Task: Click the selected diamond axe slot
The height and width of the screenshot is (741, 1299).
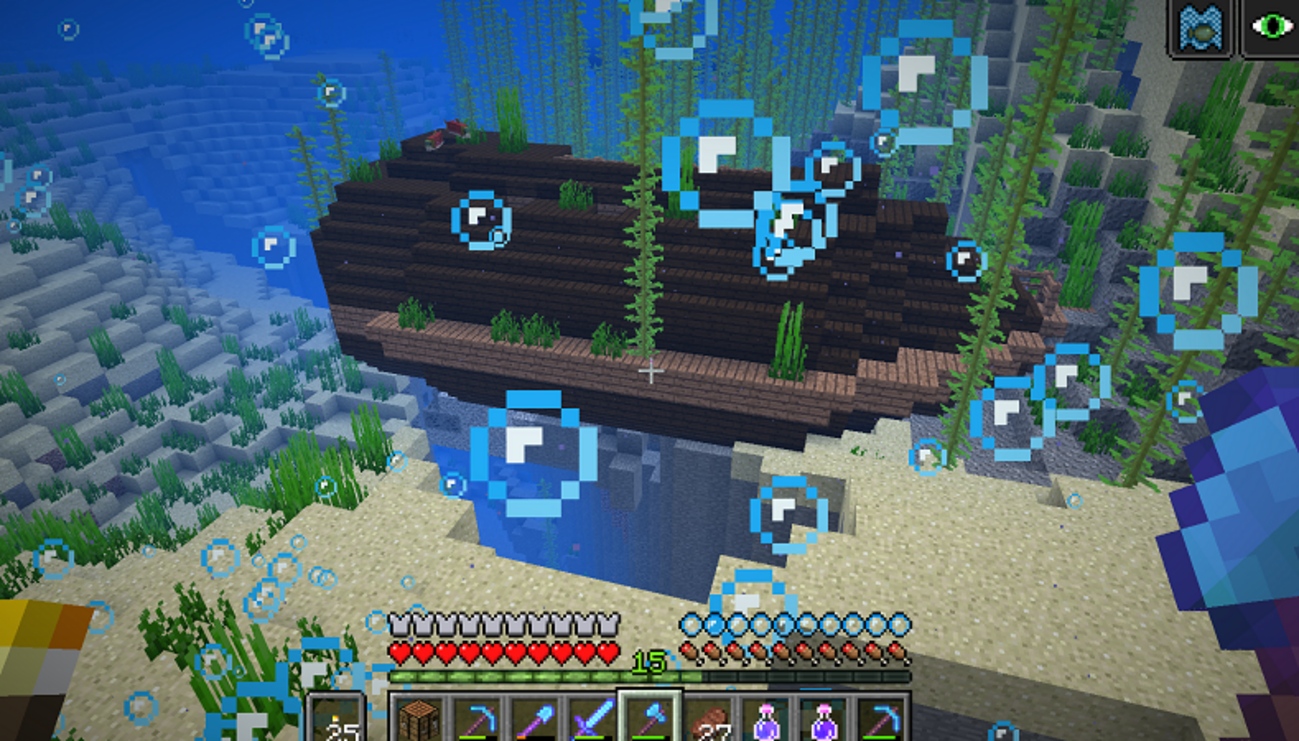Action: pyautogui.click(x=649, y=718)
